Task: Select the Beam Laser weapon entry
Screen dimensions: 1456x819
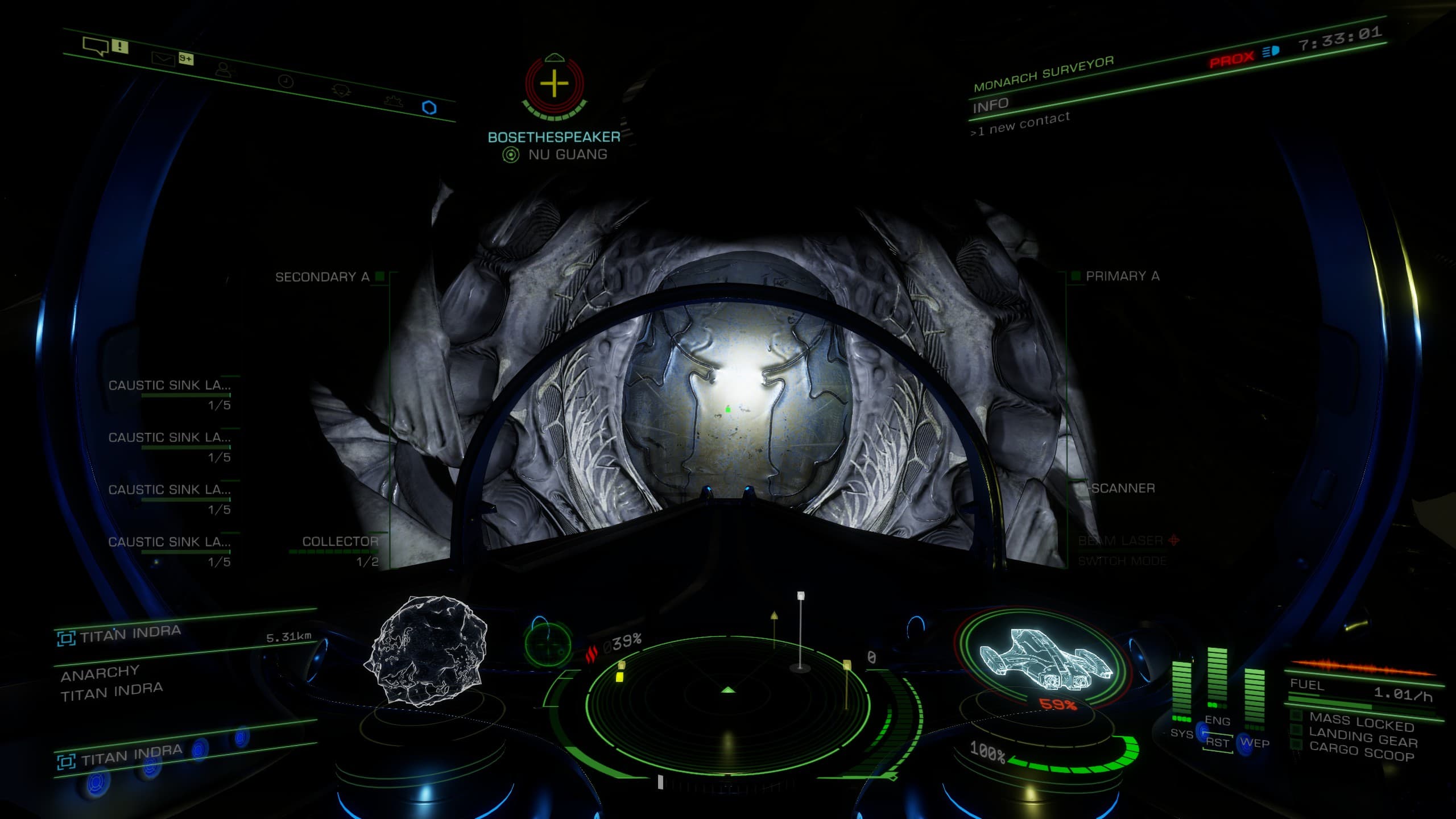Action: [1121, 540]
